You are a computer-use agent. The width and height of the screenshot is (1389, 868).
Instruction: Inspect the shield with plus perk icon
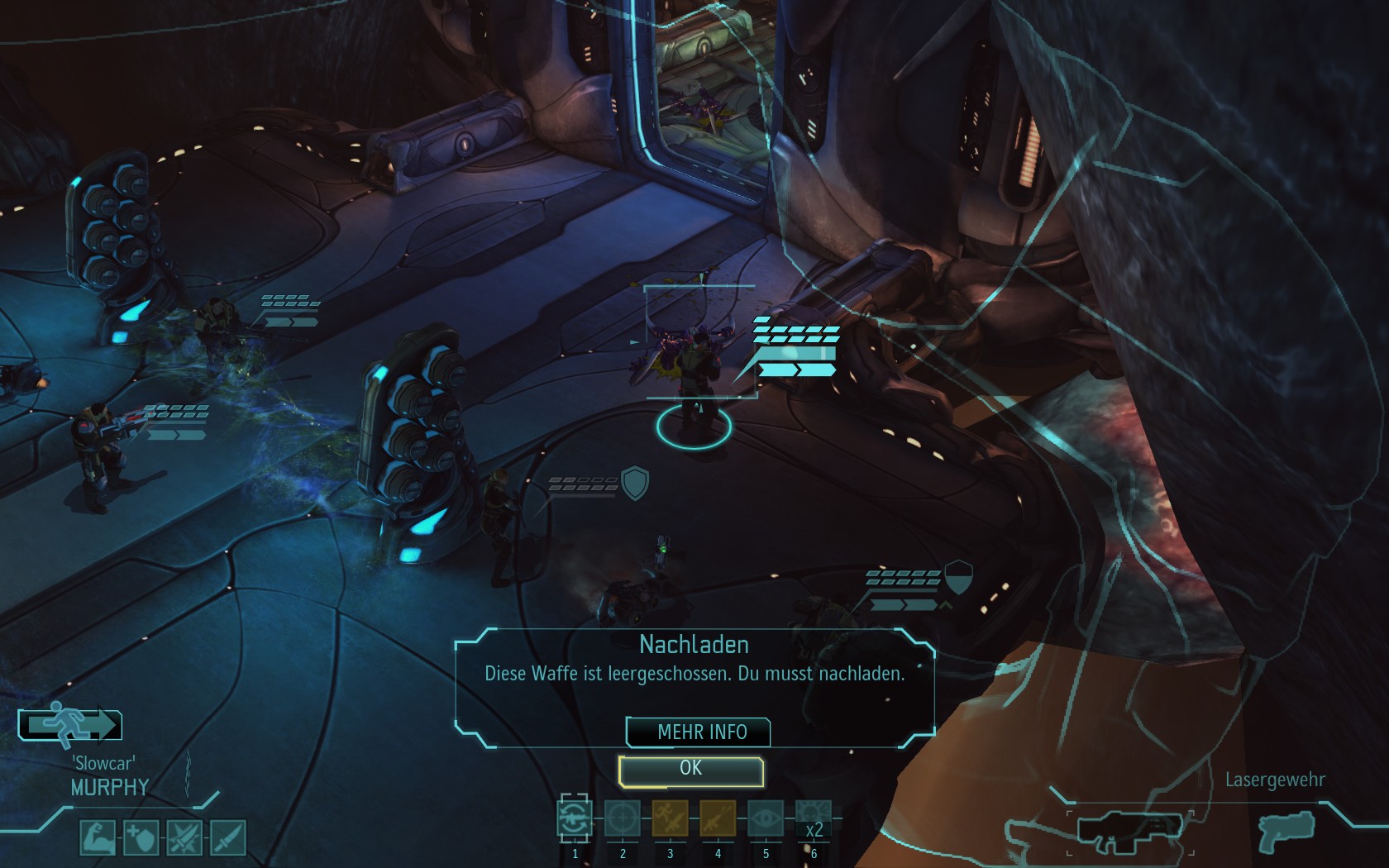pyautogui.click(x=141, y=837)
